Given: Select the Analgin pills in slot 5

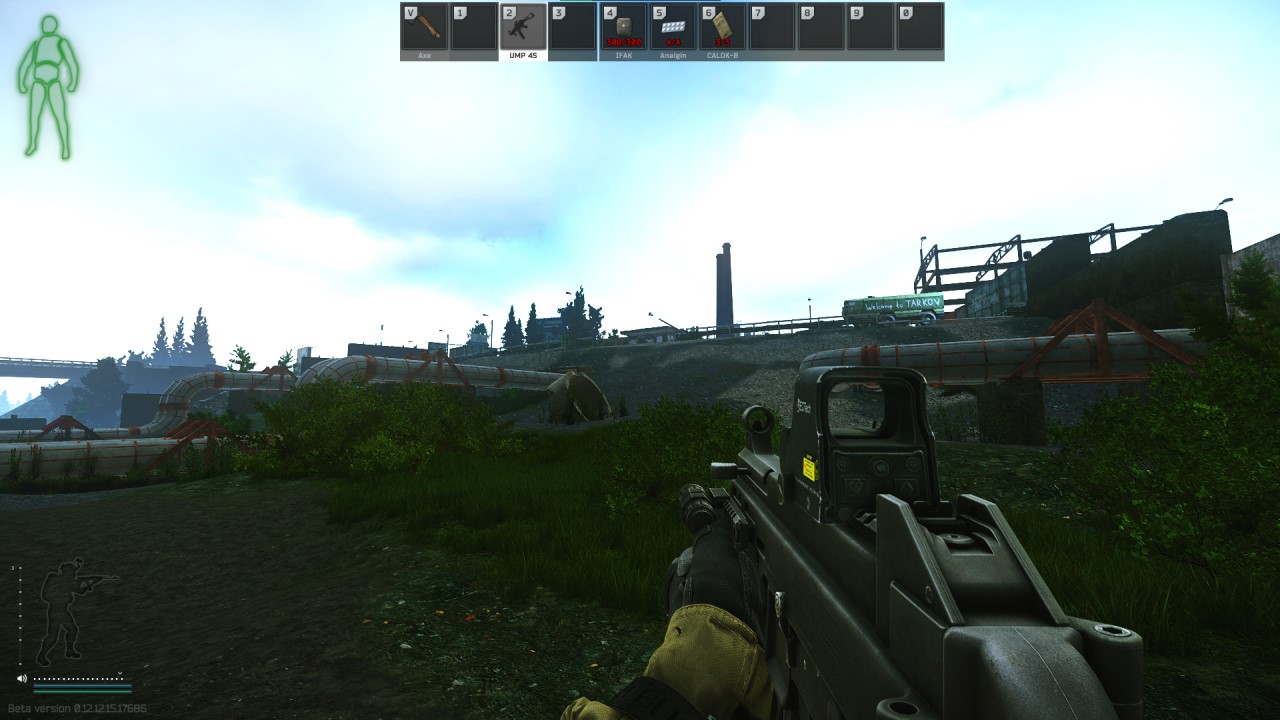Looking at the screenshot, I should pos(670,28).
